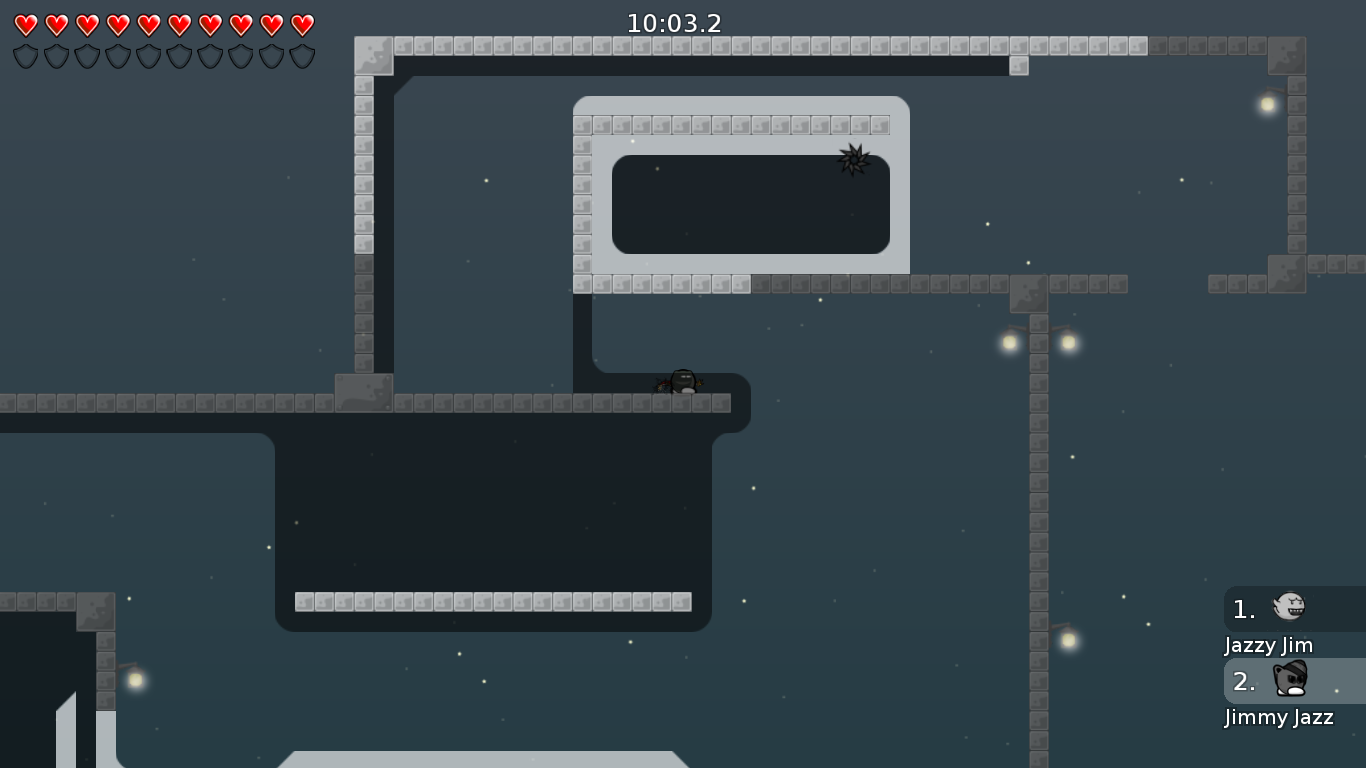Toggle the lamp on the bottom left pole
The width and height of the screenshot is (1366, 768).
click(x=136, y=679)
